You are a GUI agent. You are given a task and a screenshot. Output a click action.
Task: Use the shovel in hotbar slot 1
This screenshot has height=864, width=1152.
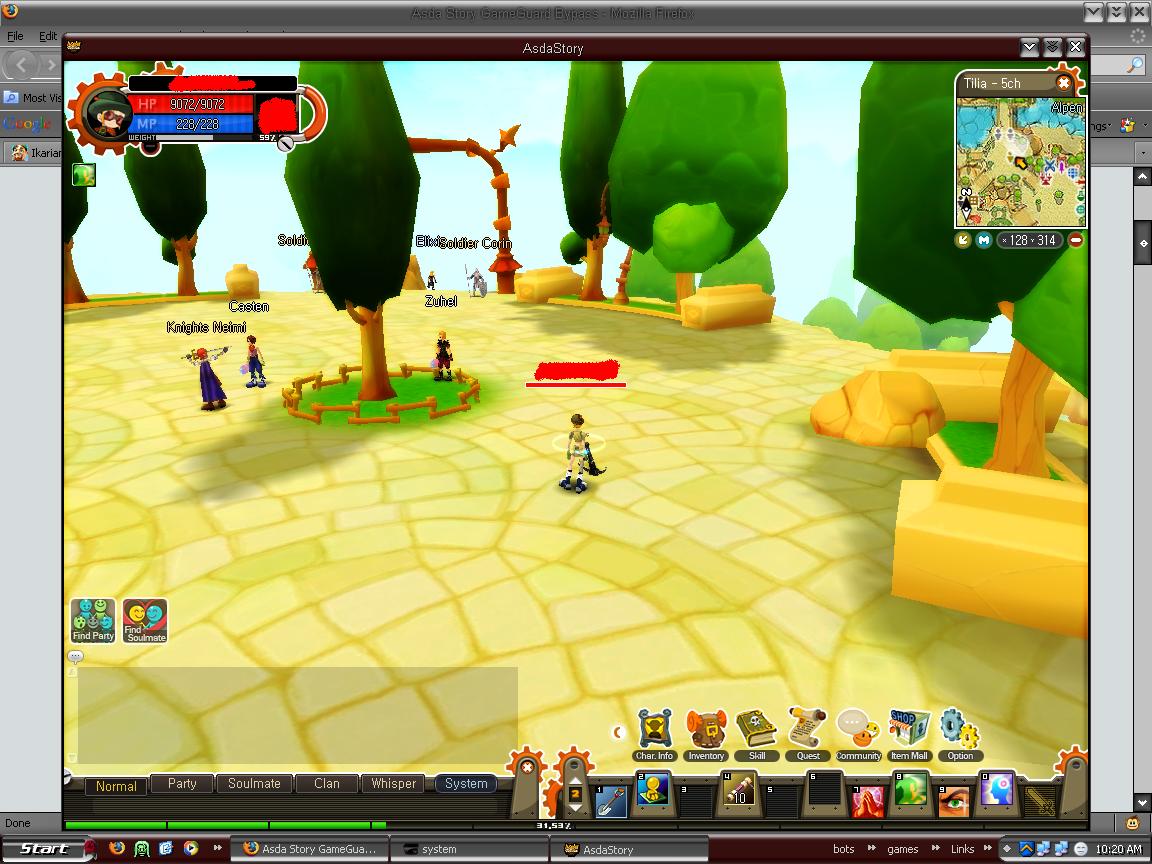(x=611, y=799)
